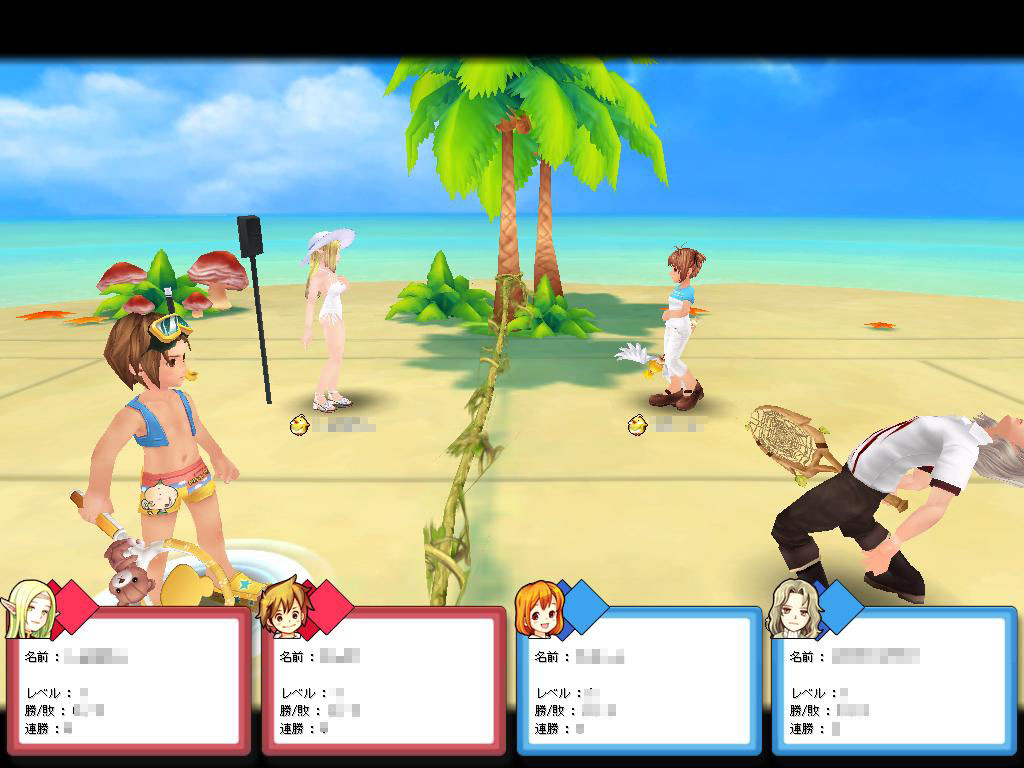Select the blonde elf player's red card
Image resolution: width=1024 pixels, height=768 pixels.
(x=128, y=680)
